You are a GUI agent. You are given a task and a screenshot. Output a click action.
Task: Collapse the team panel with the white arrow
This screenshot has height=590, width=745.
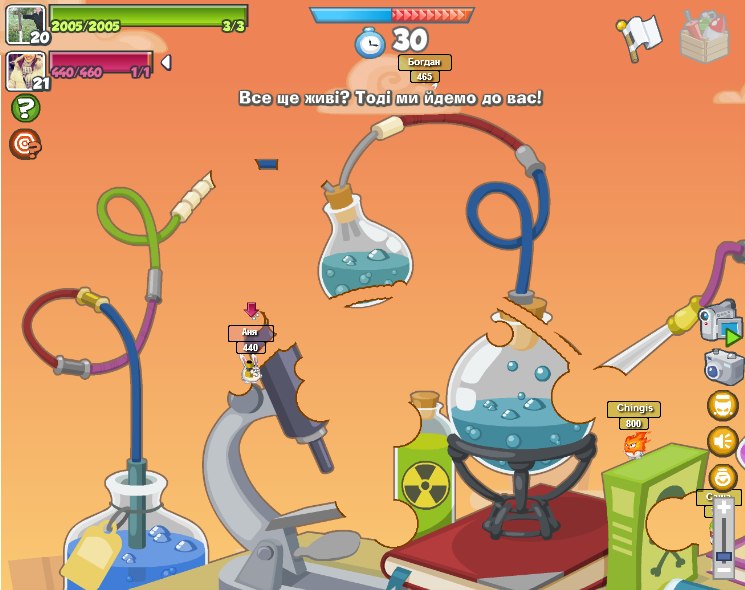tap(166, 63)
